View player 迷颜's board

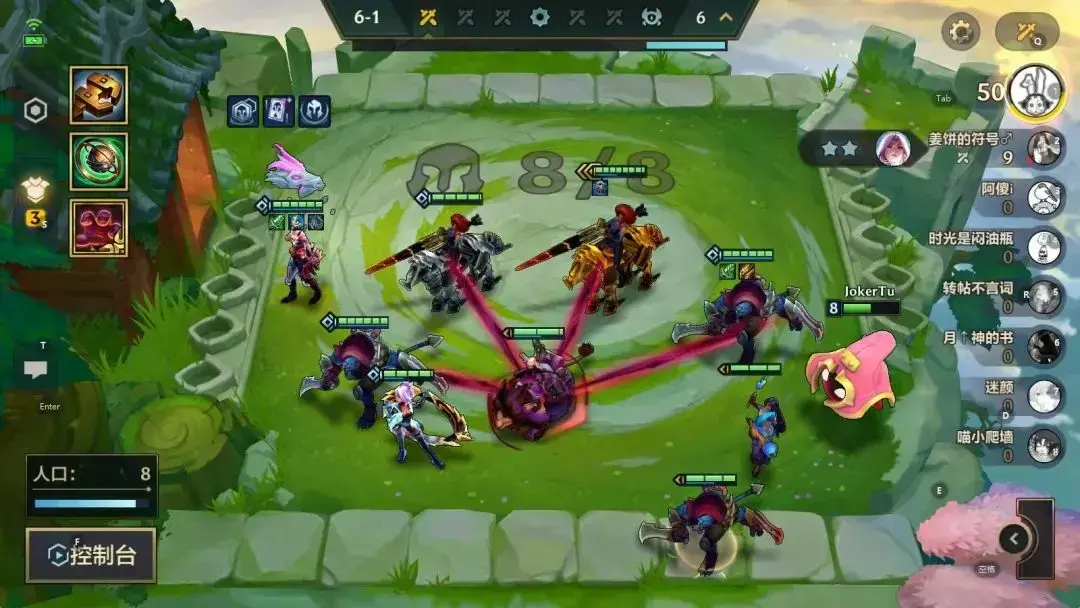[1044, 396]
